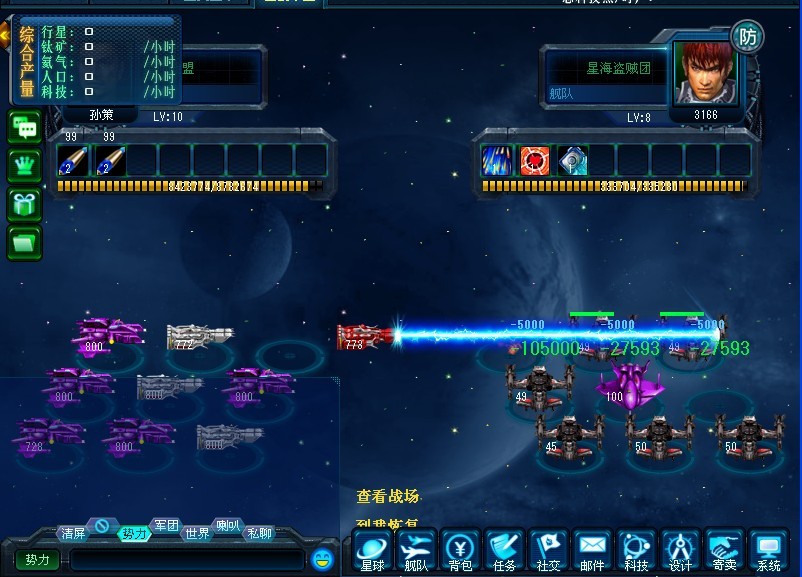Select the 私聊 private chat tab
Viewport: 802px width, 577px height.
(259, 533)
